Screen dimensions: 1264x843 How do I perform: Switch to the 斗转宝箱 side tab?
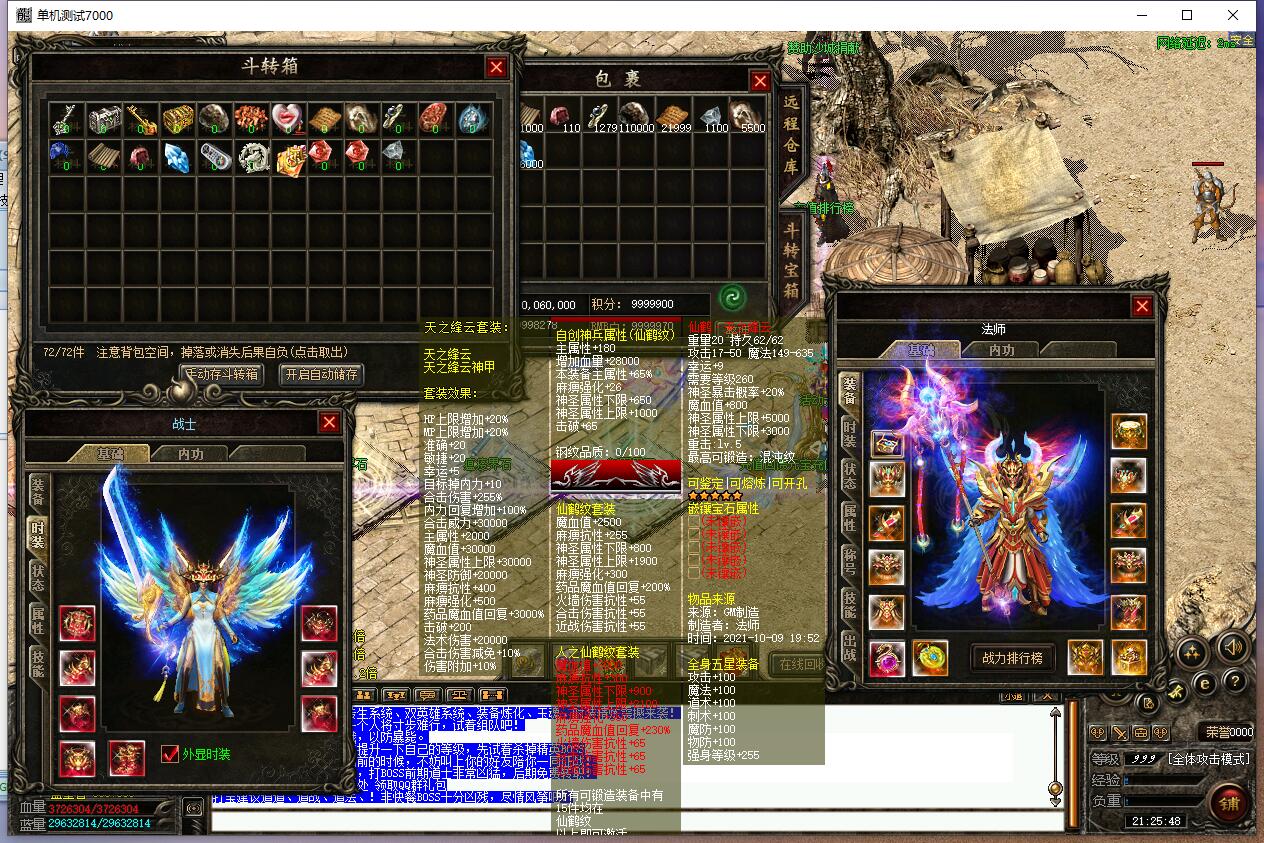[x=790, y=258]
